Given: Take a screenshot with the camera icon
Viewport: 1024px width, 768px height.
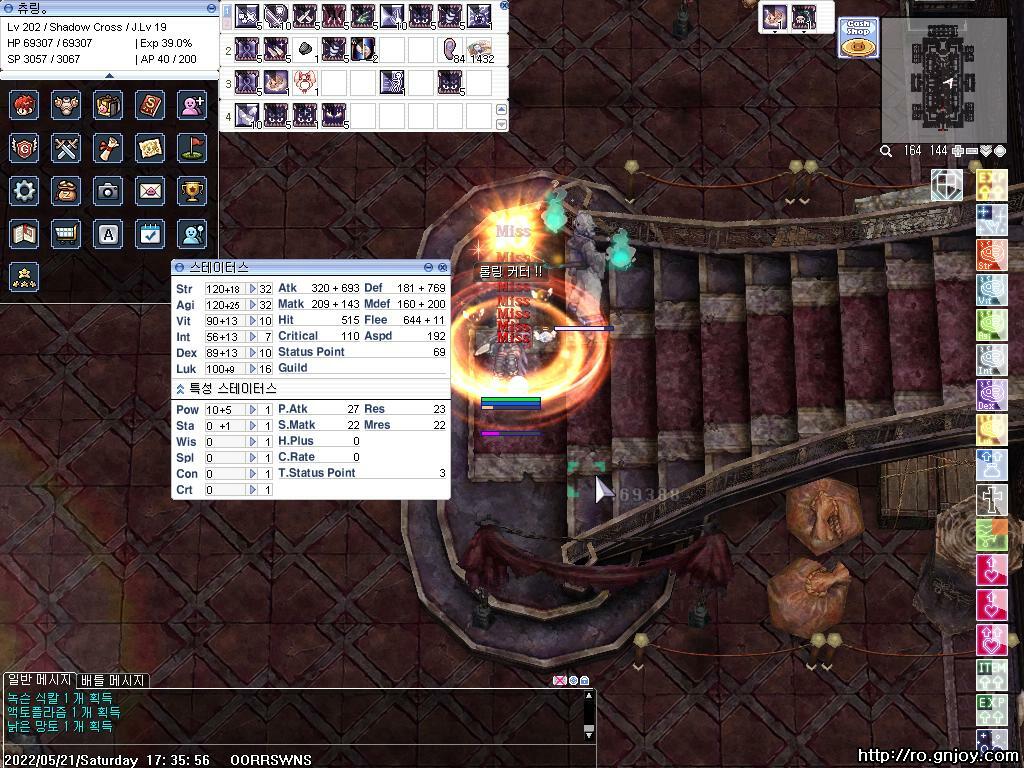Looking at the screenshot, I should (108, 191).
